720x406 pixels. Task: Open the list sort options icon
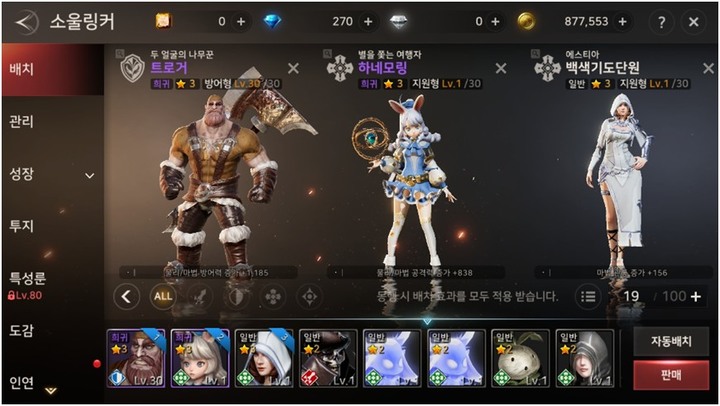coord(589,296)
